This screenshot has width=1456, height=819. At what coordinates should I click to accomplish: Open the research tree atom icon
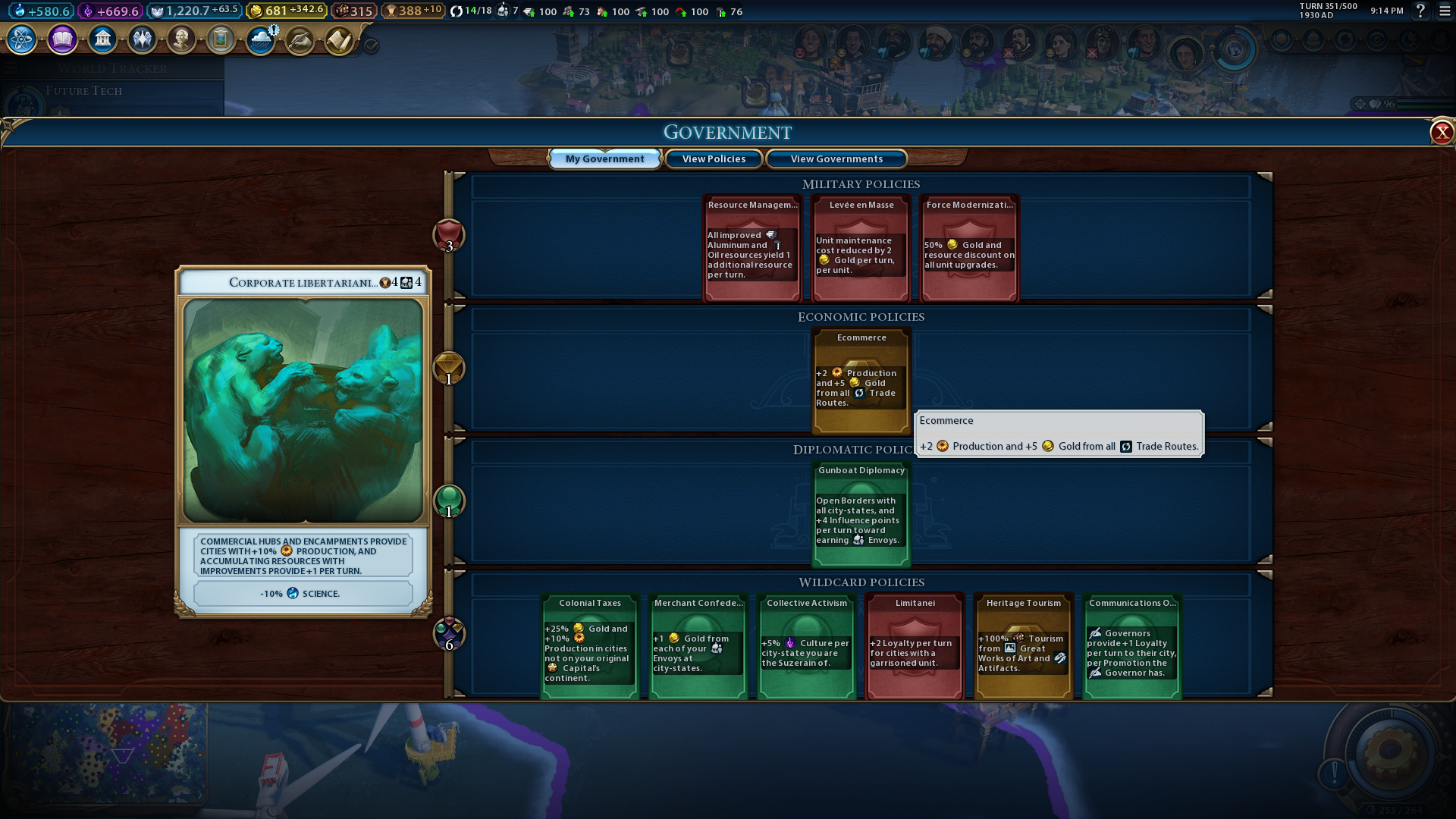coord(21,39)
